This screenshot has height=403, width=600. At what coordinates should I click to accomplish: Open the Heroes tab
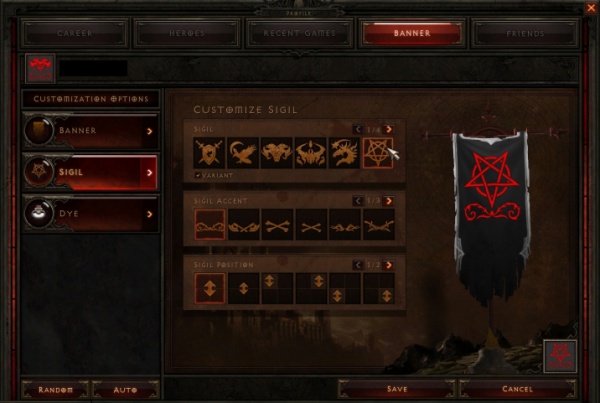pos(189,33)
